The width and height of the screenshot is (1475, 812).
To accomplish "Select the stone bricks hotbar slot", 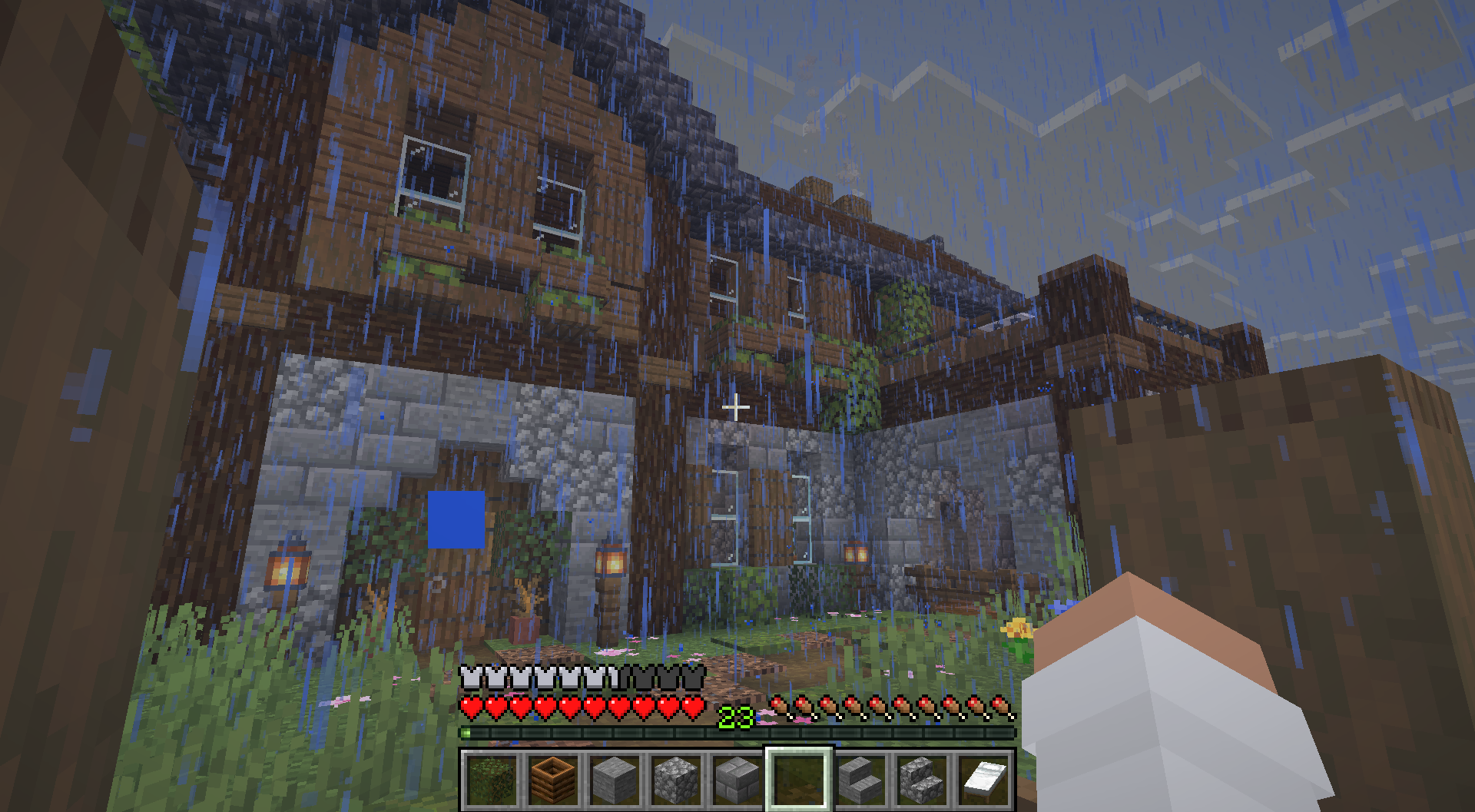I will click(737, 778).
